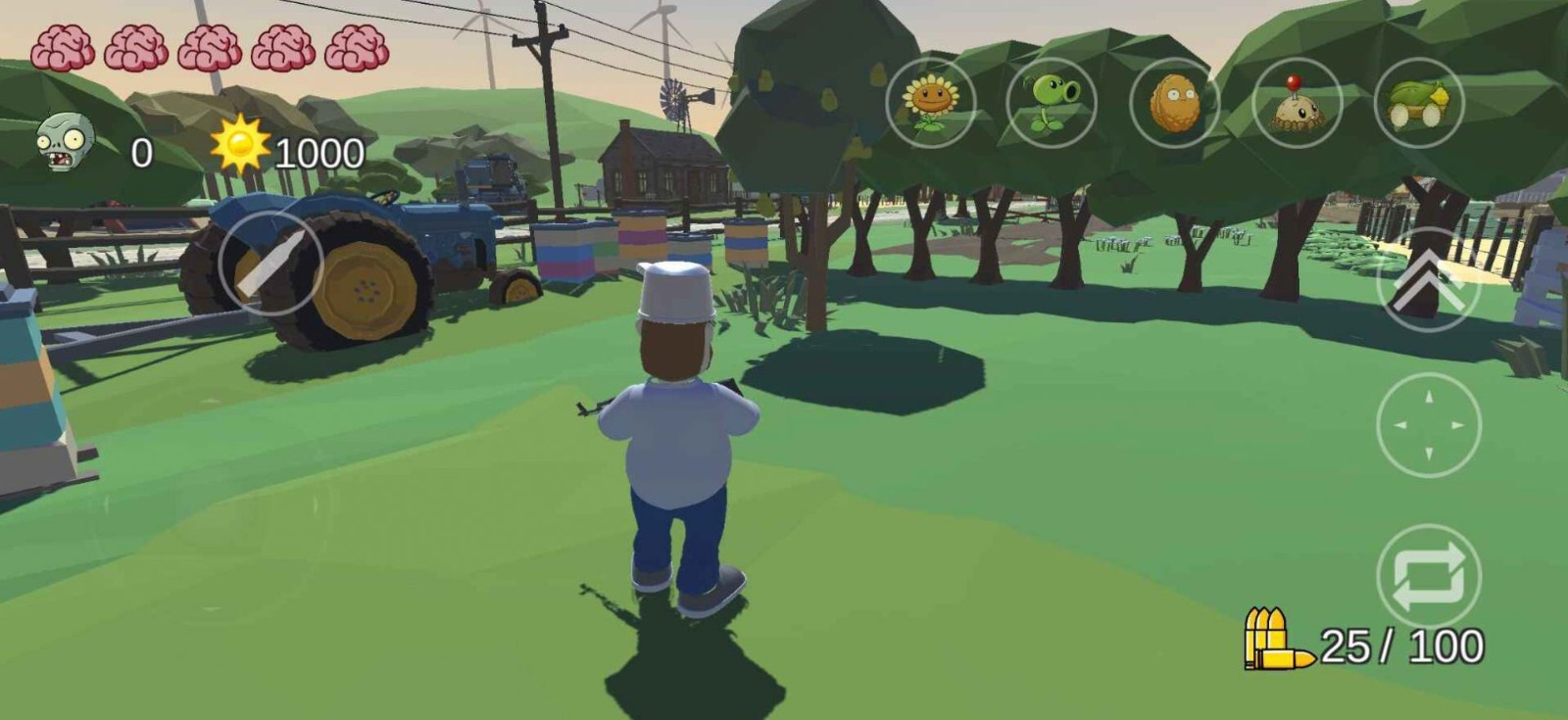Tap the sun currency icon
Viewport: 1568px width, 720px height.
tap(239, 147)
